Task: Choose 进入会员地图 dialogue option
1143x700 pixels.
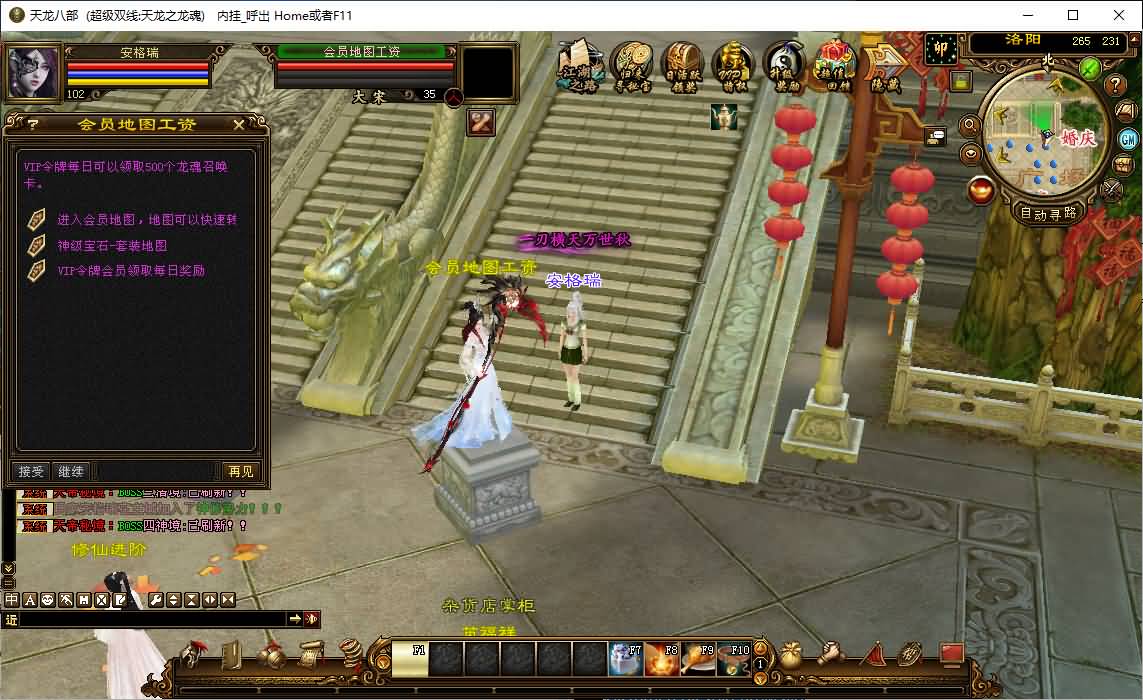Action: (146, 220)
